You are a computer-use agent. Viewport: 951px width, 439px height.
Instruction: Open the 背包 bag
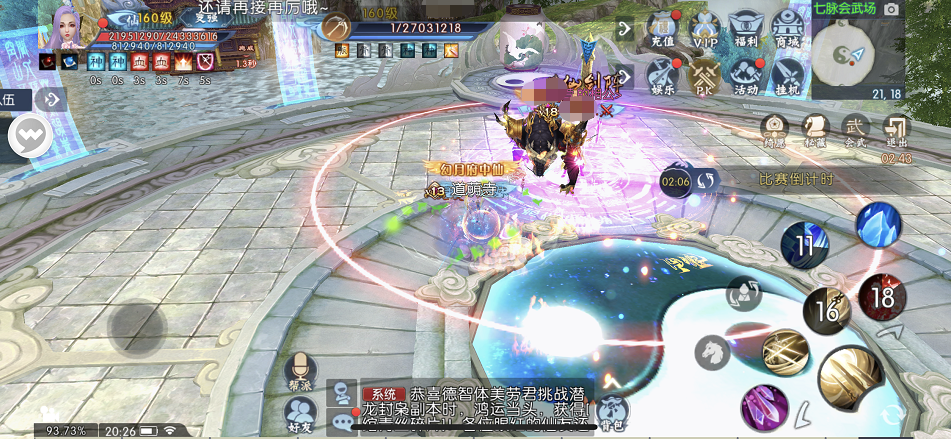click(614, 410)
